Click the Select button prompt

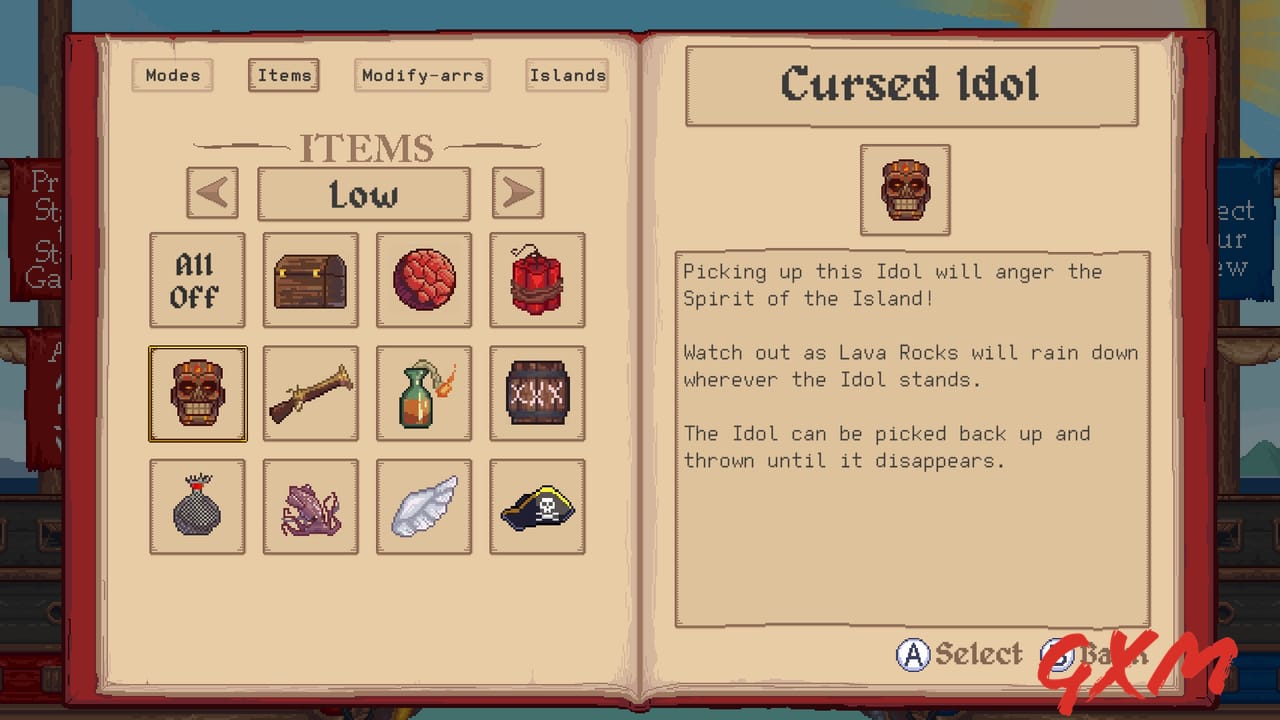pos(957,653)
